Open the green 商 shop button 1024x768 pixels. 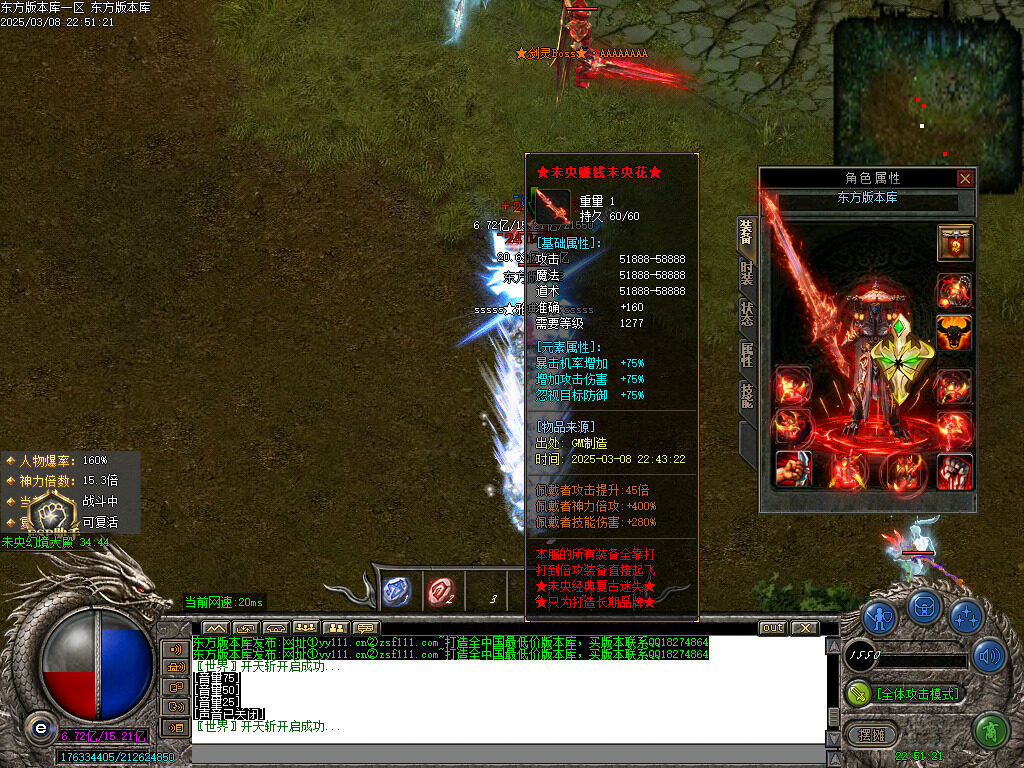click(x=990, y=731)
